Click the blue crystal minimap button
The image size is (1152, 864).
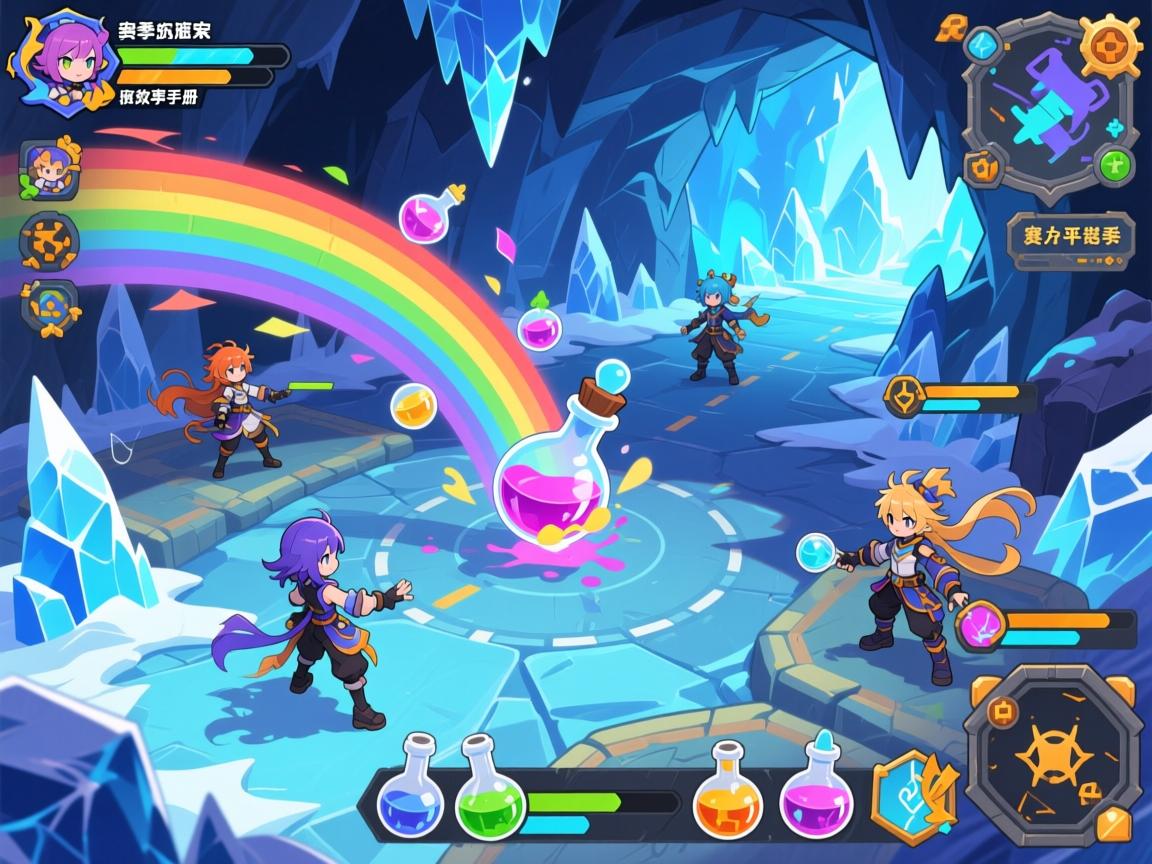[982, 45]
